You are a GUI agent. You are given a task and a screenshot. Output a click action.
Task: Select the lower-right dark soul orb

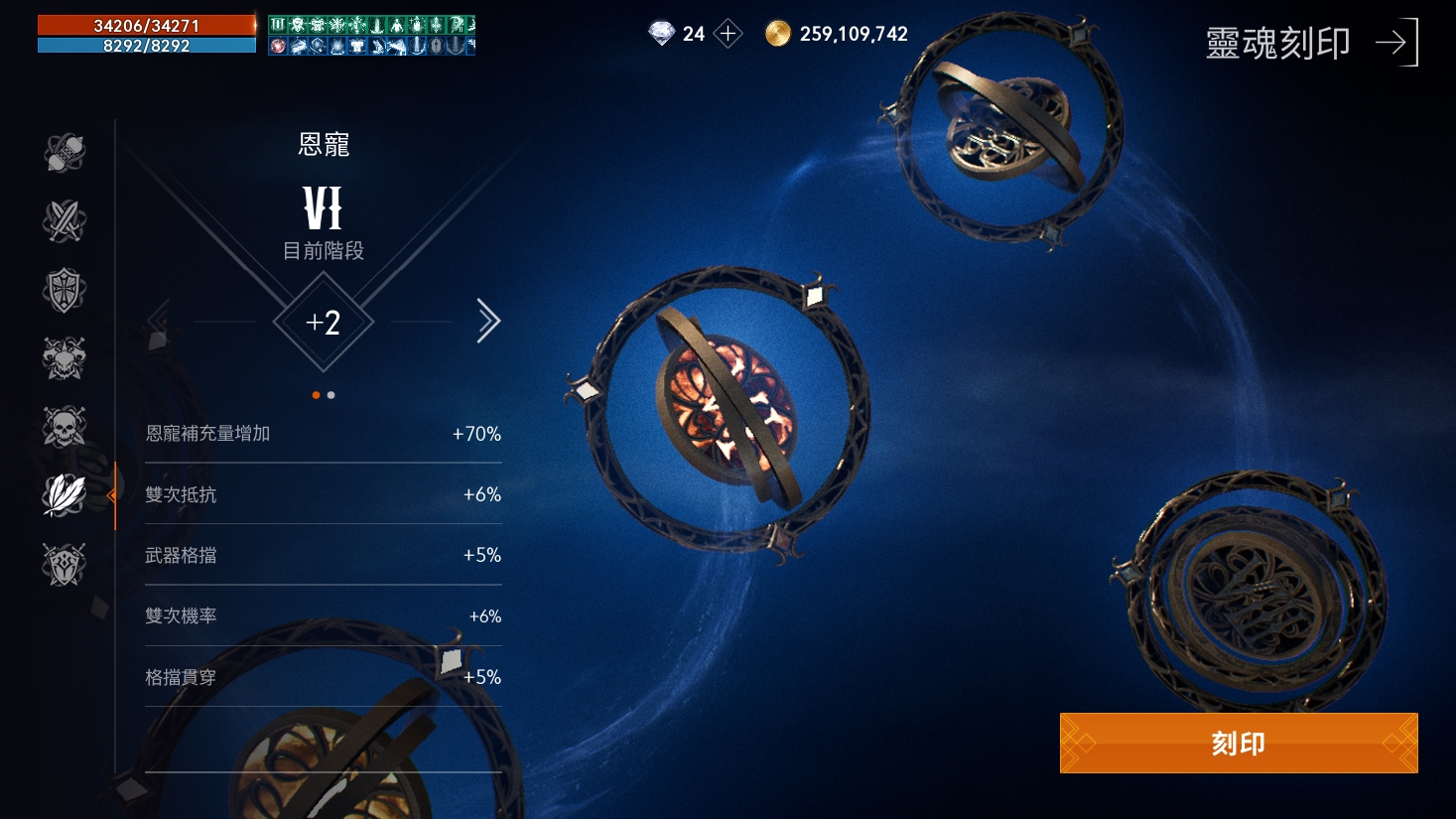coord(1252,596)
